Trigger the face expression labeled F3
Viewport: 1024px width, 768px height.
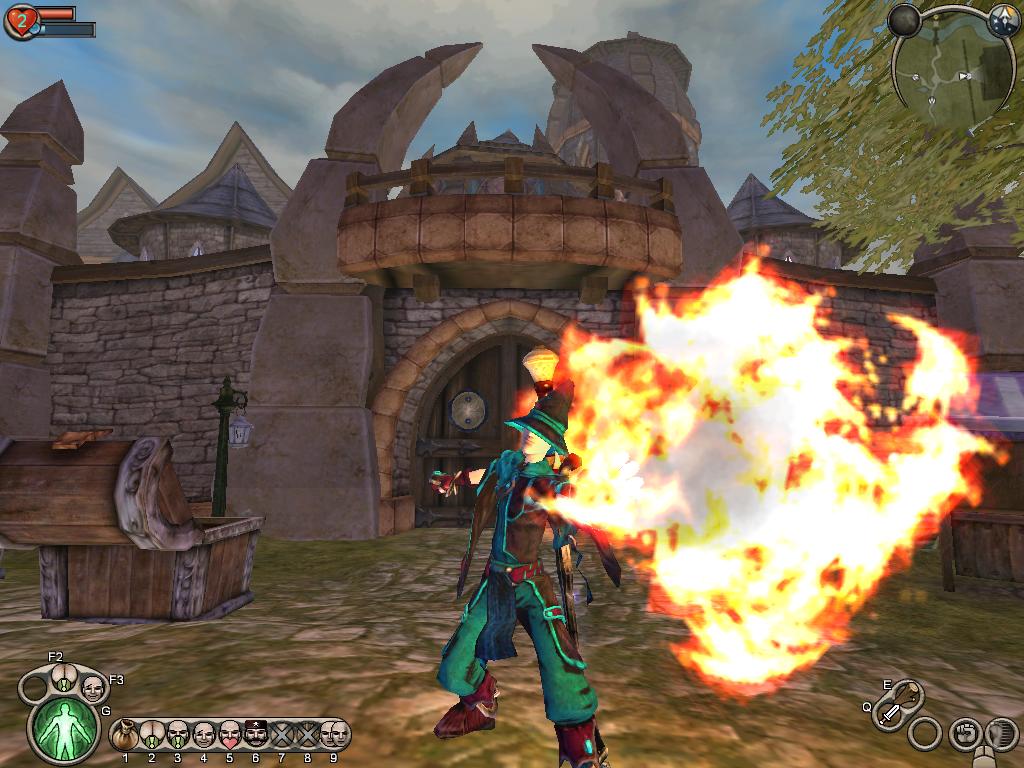click(93, 686)
